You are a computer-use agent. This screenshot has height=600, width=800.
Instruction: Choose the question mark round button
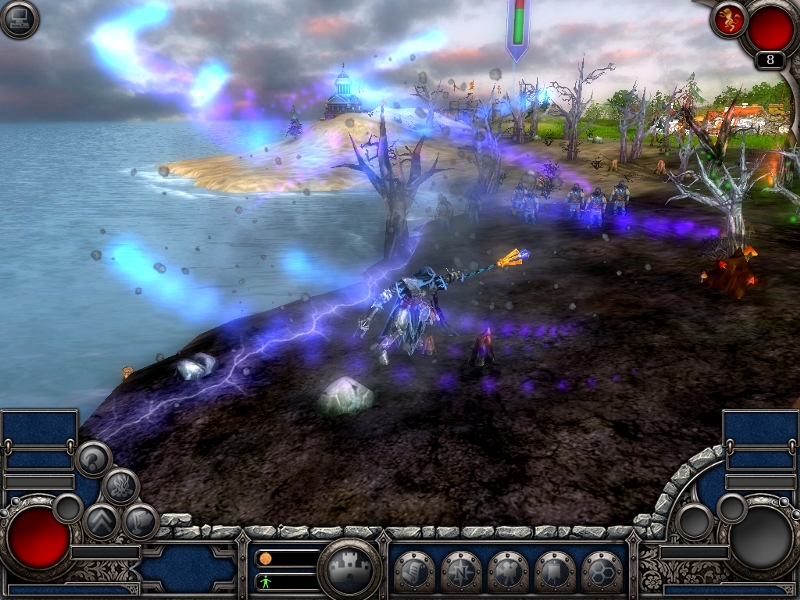pyautogui.click(x=93, y=459)
